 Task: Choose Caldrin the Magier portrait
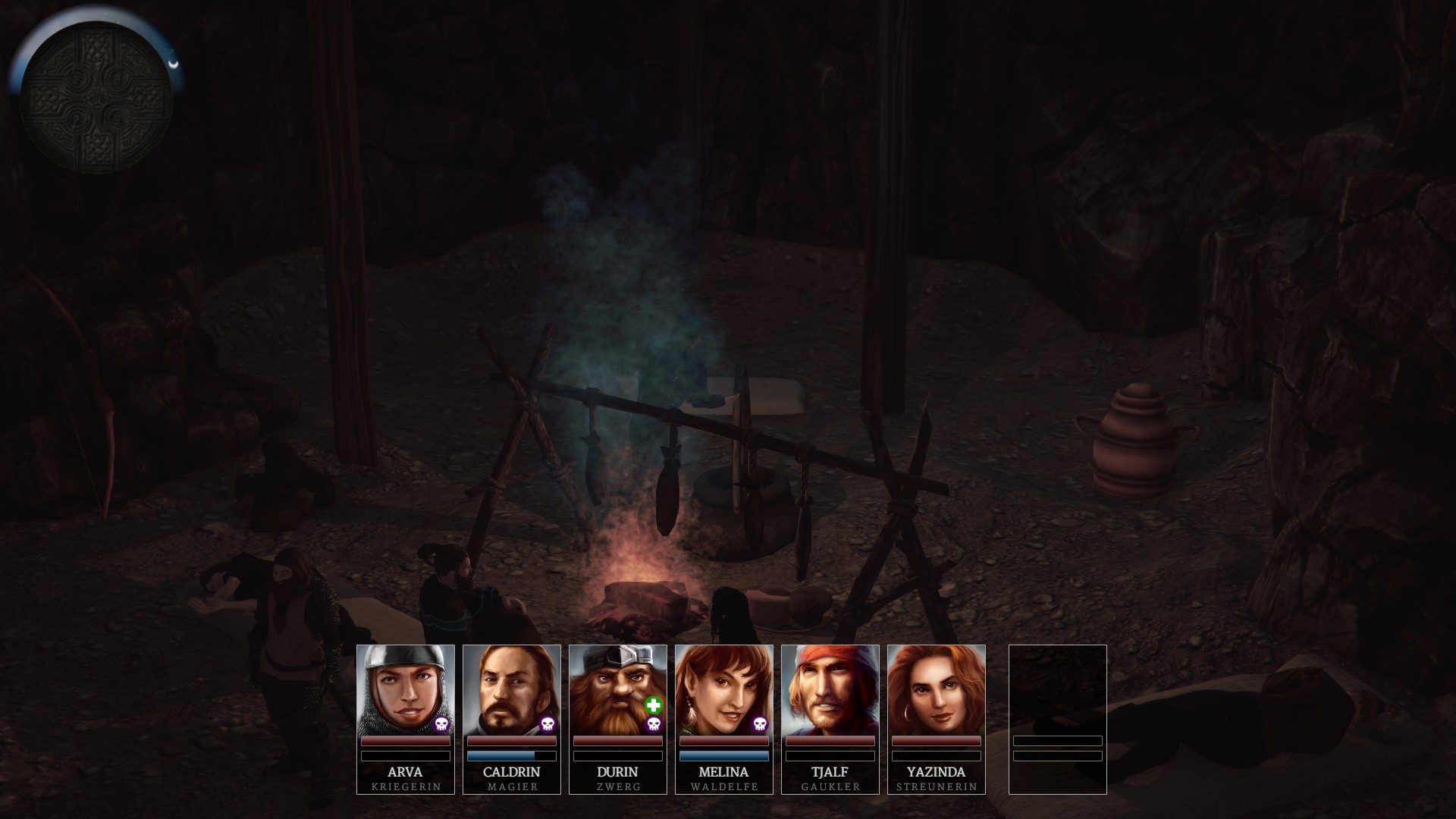coord(511,690)
